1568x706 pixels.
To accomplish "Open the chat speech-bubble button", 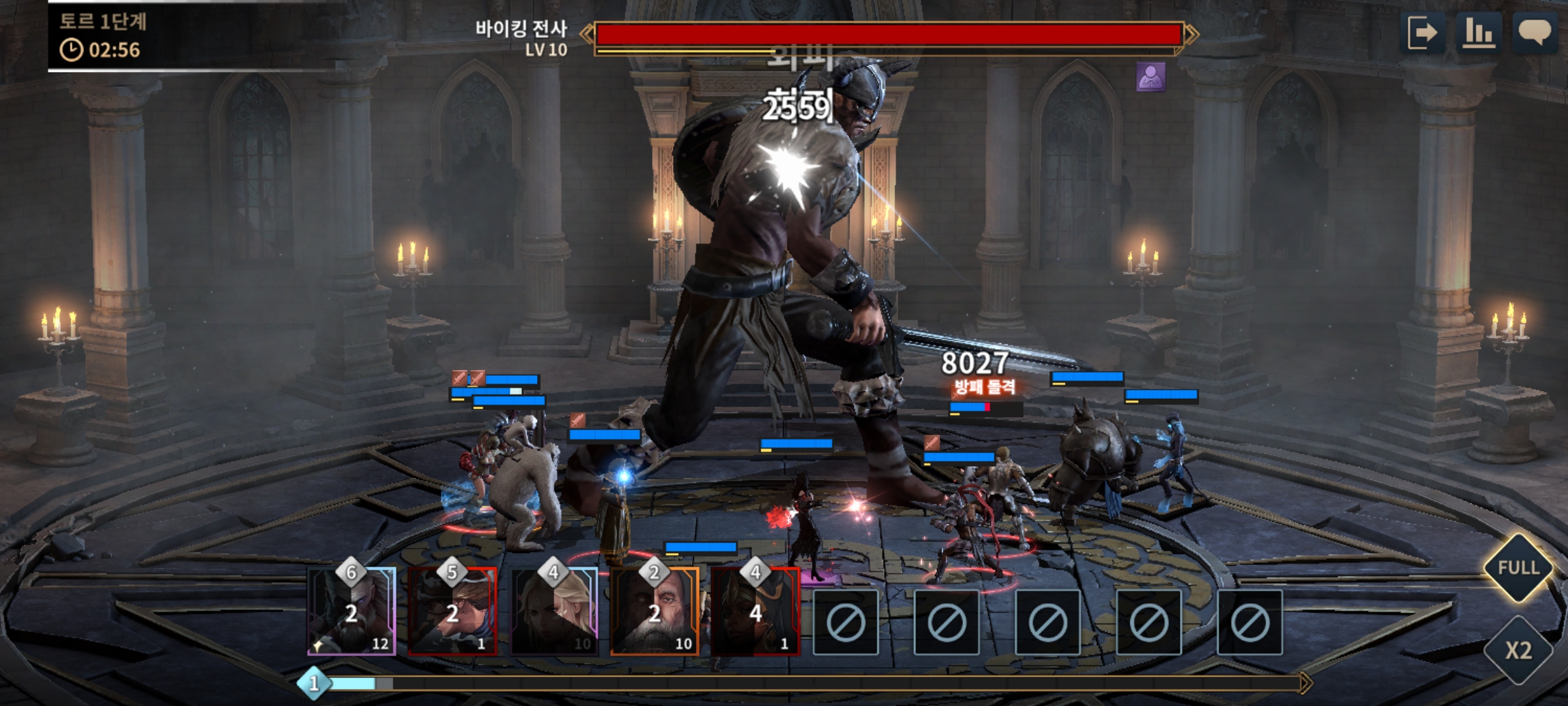I will point(1535,33).
